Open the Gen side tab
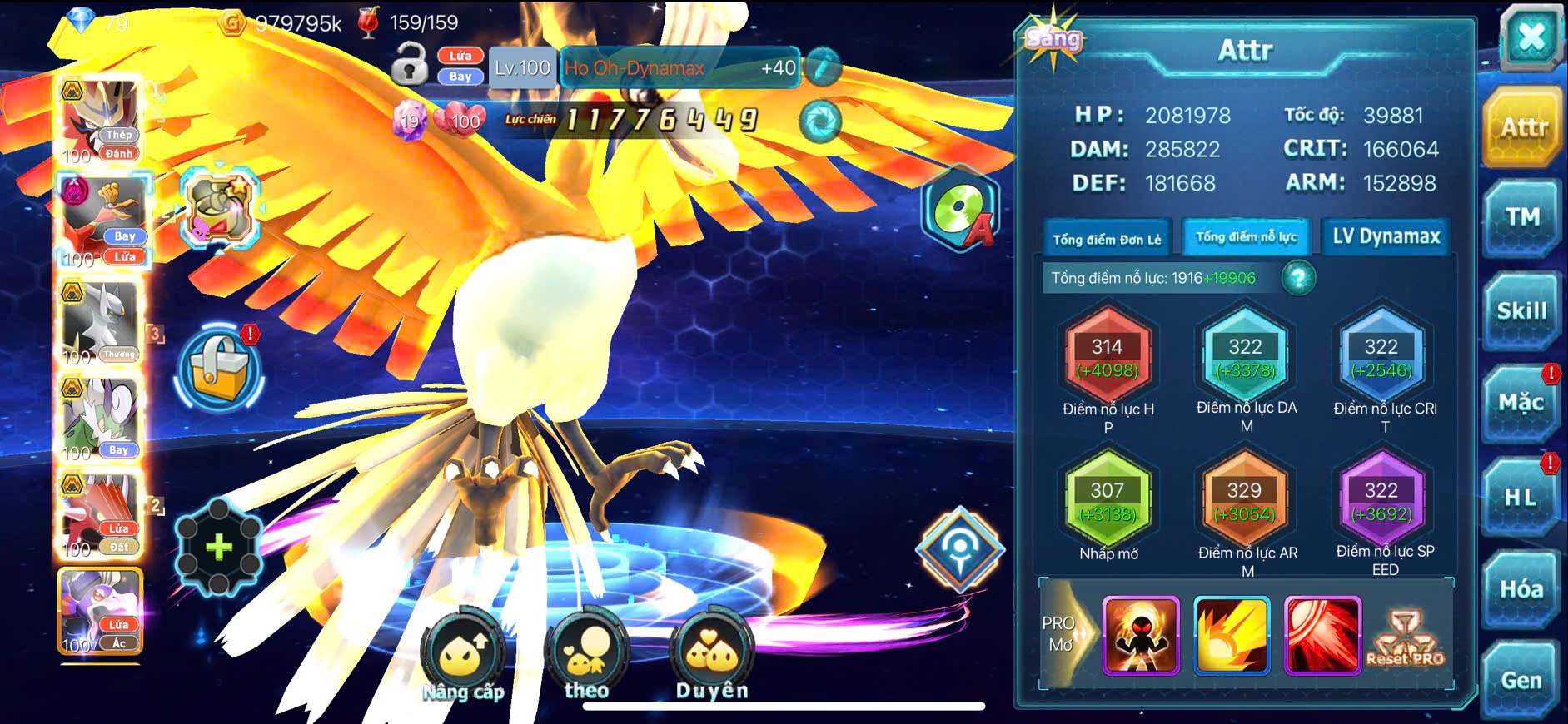Screen dimensions: 1568x724 coord(1522,681)
